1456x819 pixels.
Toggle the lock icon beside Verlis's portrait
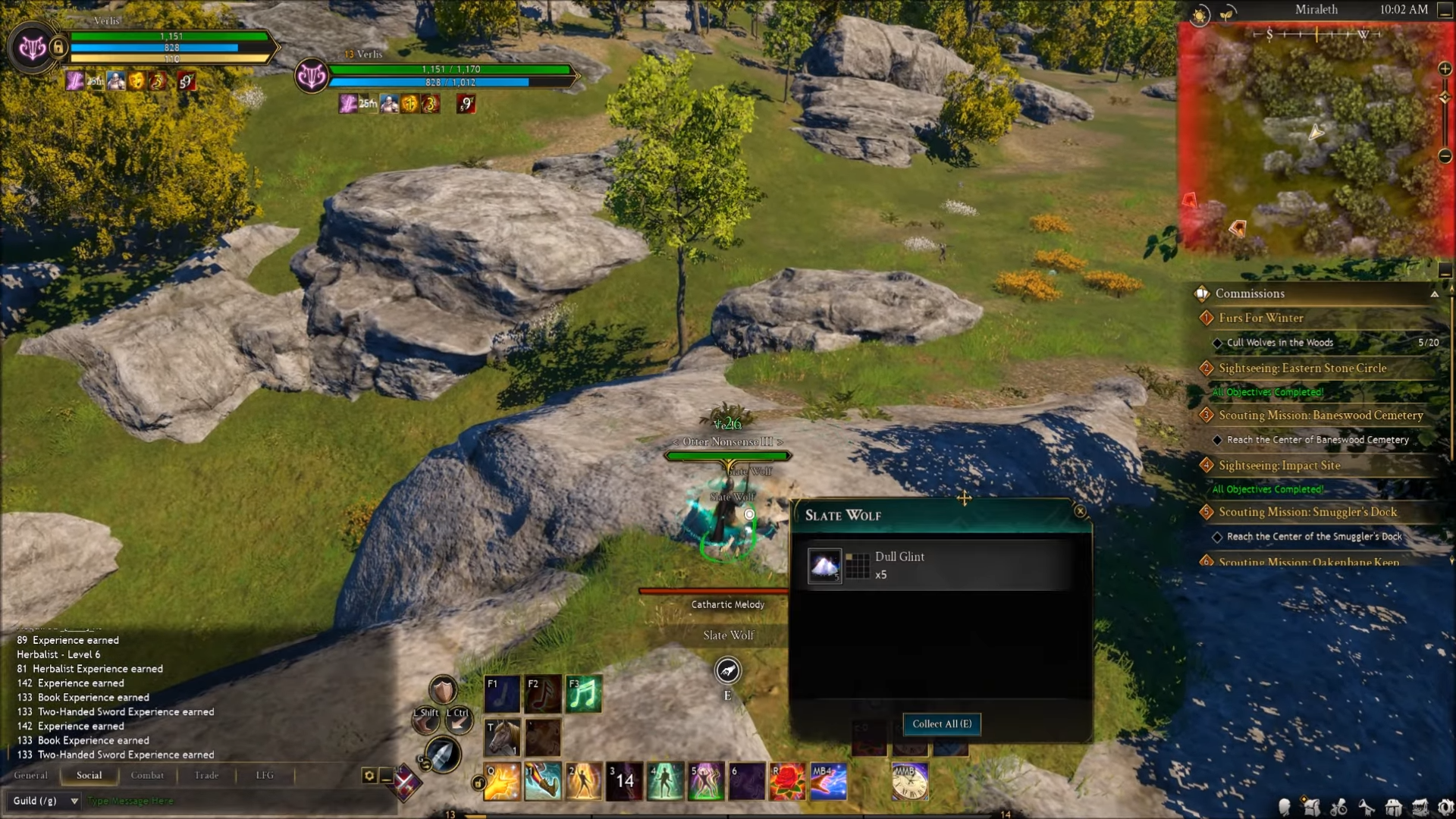coord(58,47)
